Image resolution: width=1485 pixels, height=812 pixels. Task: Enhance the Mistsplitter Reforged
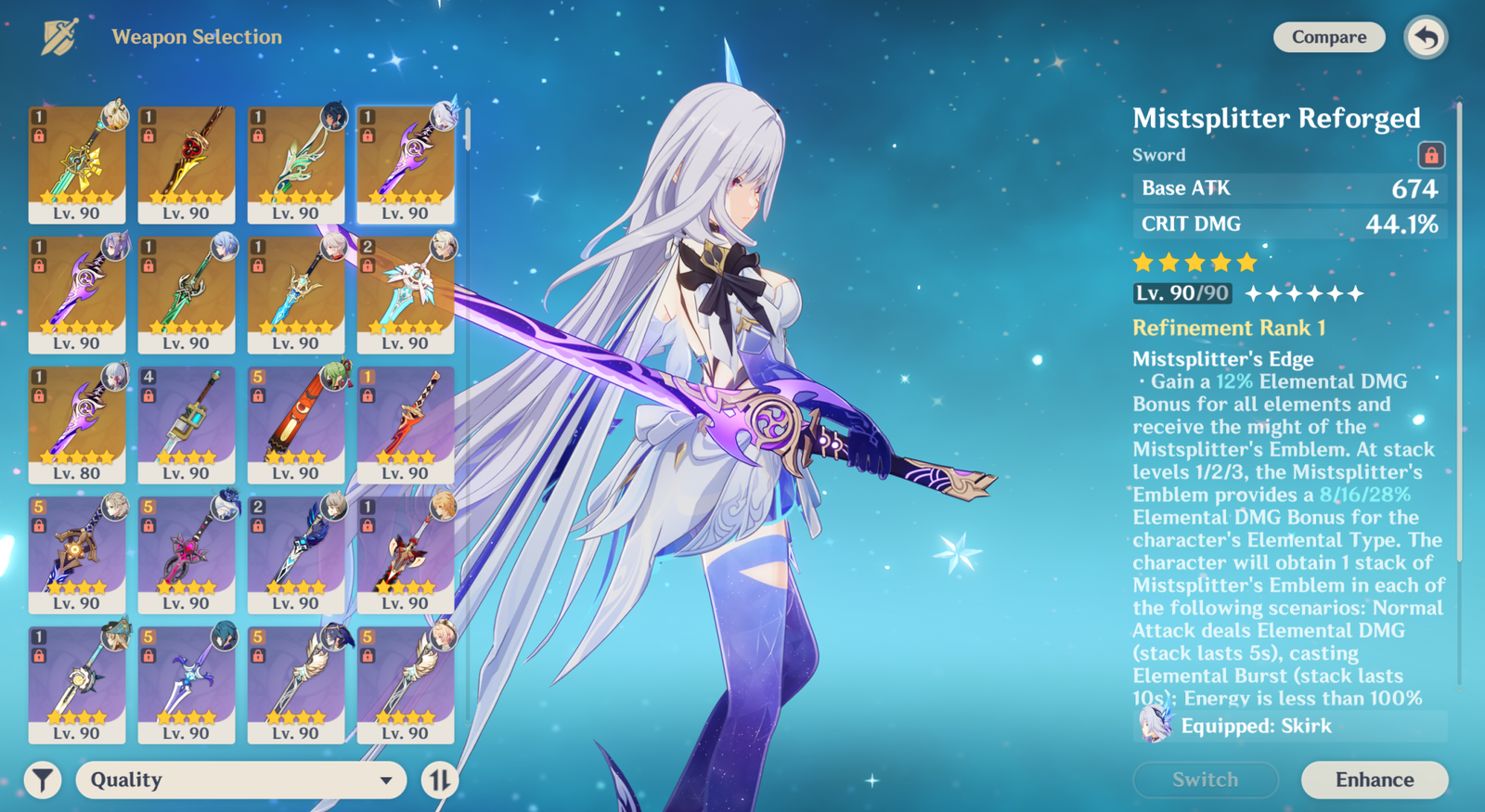coord(1374,780)
